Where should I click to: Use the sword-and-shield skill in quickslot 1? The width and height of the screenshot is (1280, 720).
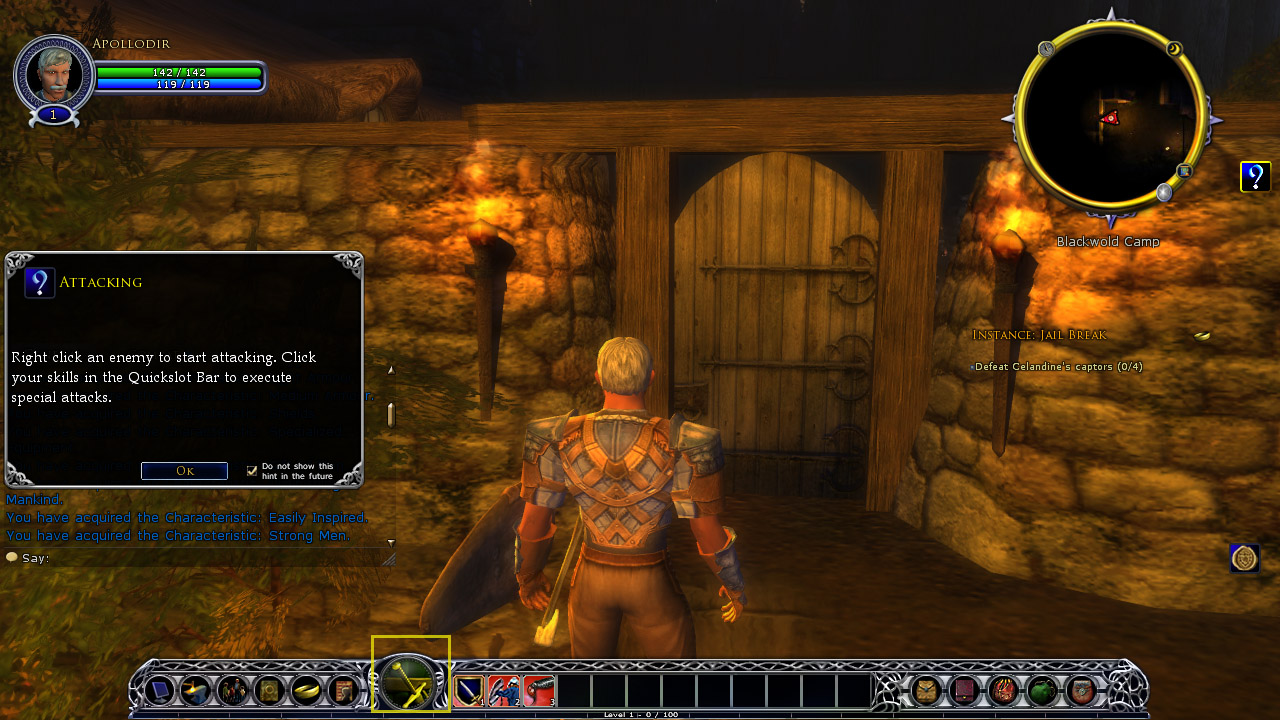(470, 690)
